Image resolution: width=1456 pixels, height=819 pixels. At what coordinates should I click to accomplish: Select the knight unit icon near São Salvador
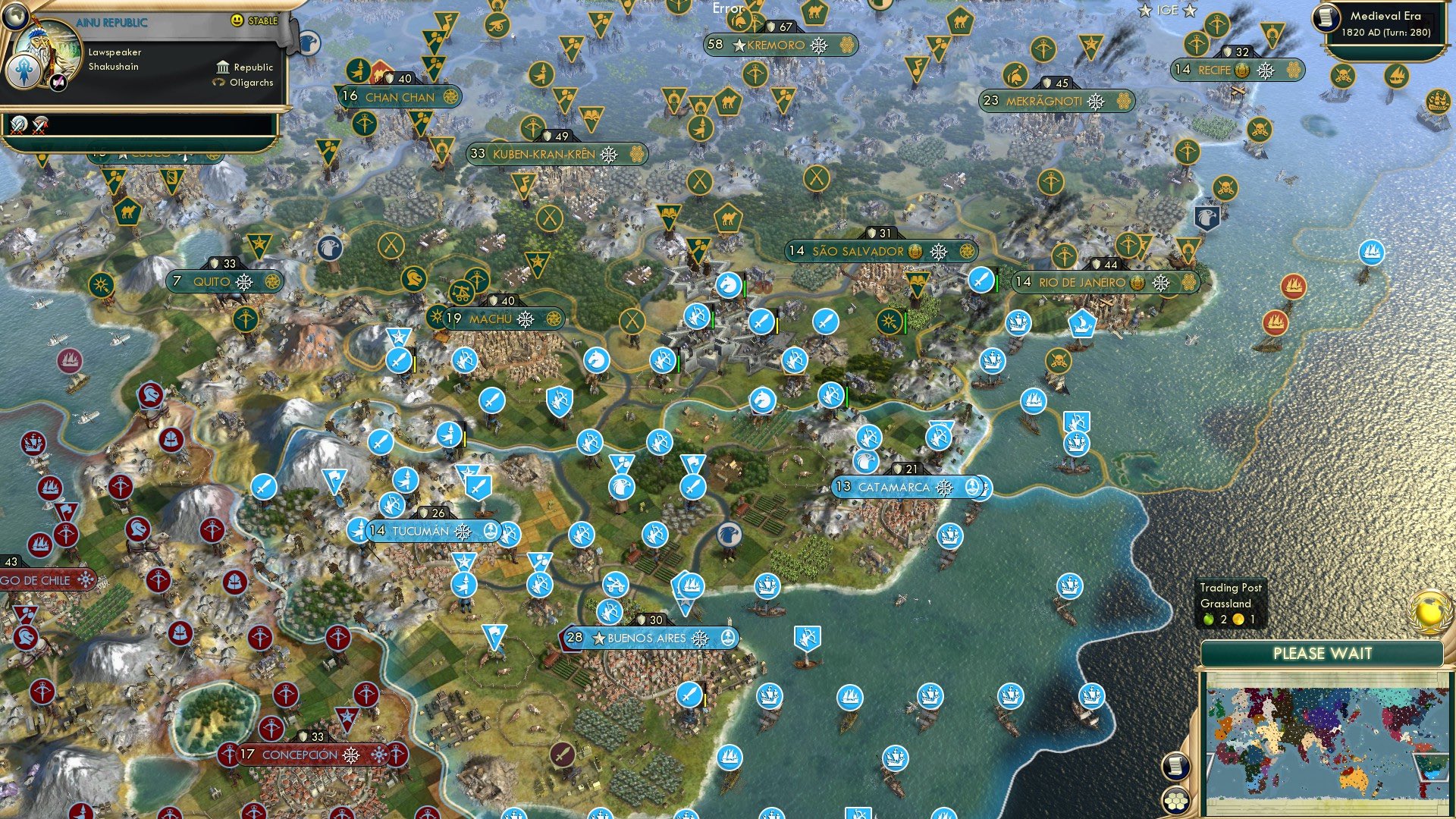(727, 285)
